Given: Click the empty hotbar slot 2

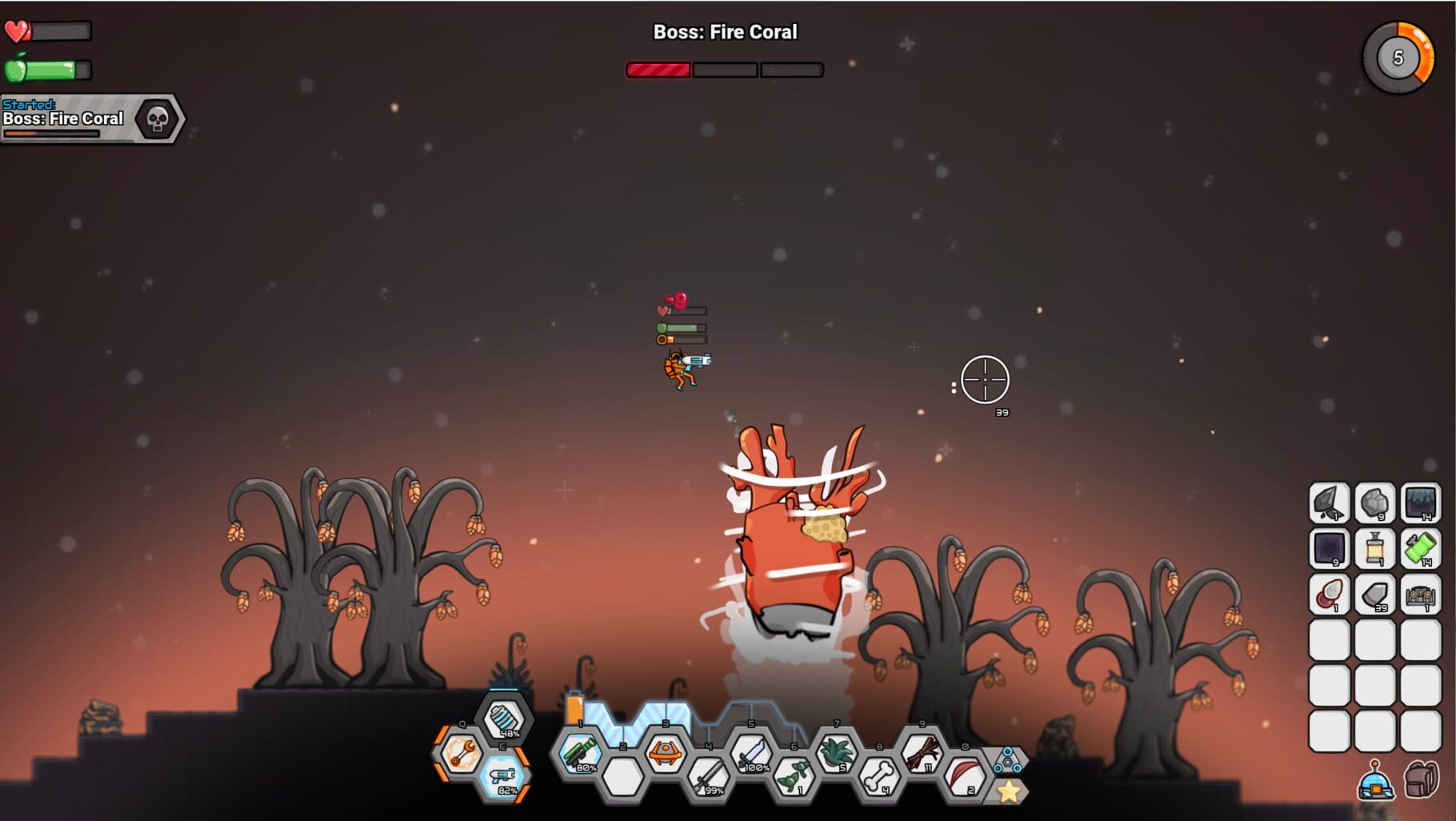Looking at the screenshot, I should click(622, 777).
